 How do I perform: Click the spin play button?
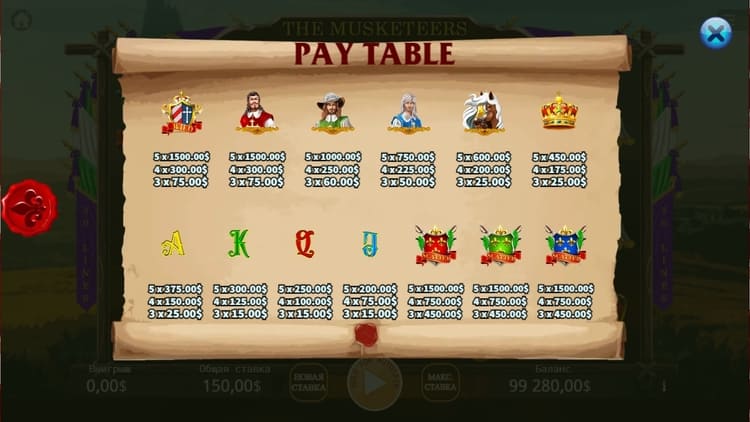[374, 382]
